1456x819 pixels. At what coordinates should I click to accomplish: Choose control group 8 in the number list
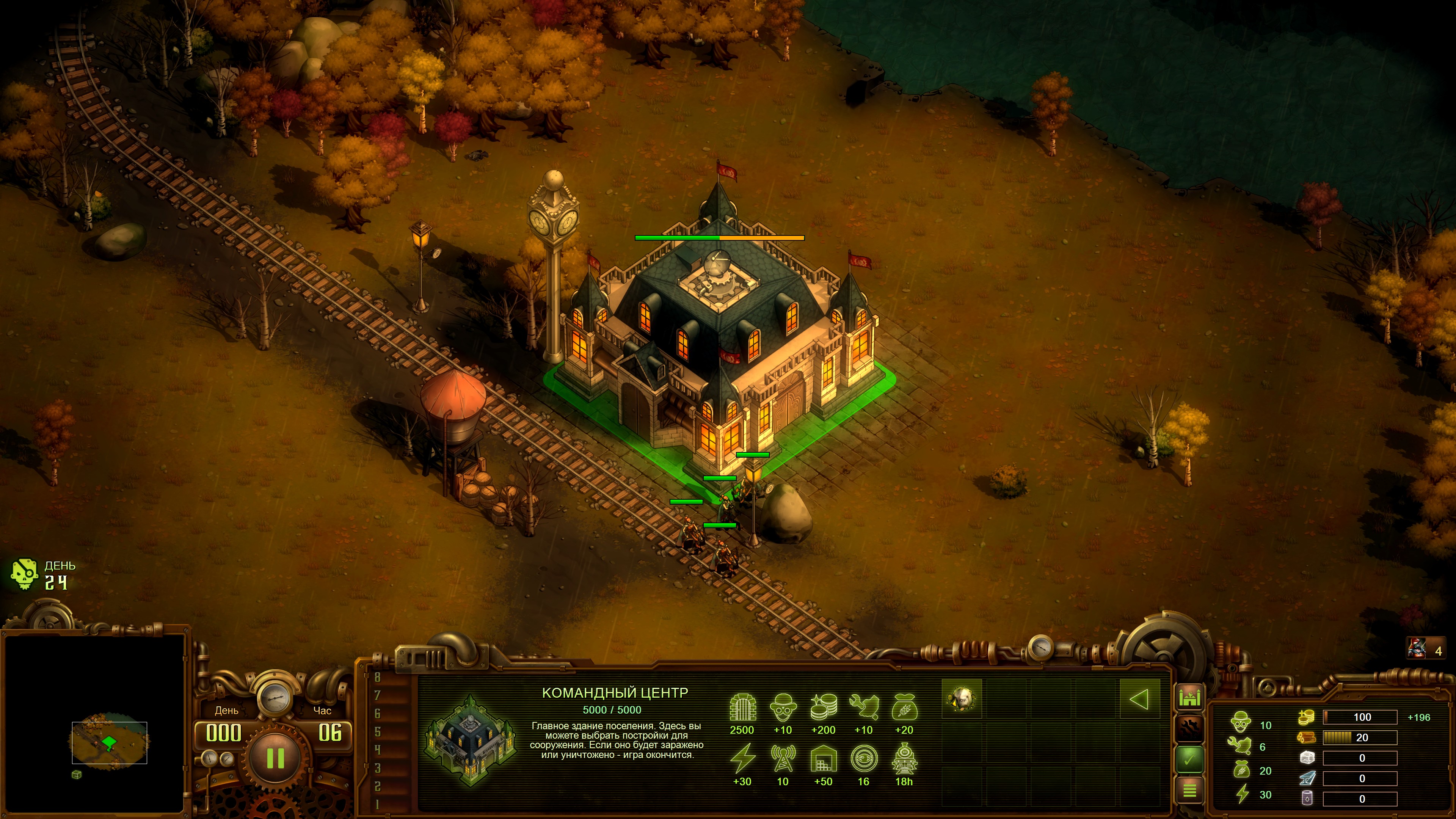tap(378, 677)
